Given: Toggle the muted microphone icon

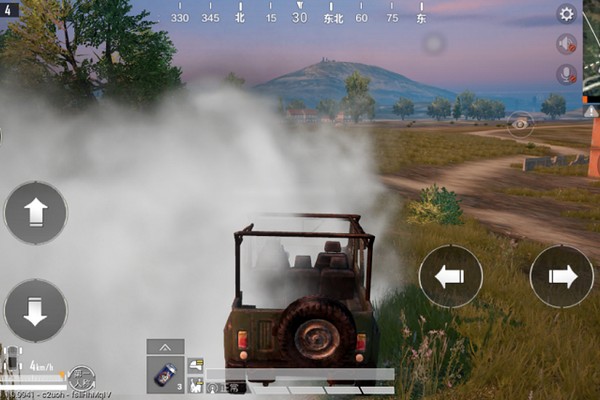Looking at the screenshot, I should tap(567, 74).
